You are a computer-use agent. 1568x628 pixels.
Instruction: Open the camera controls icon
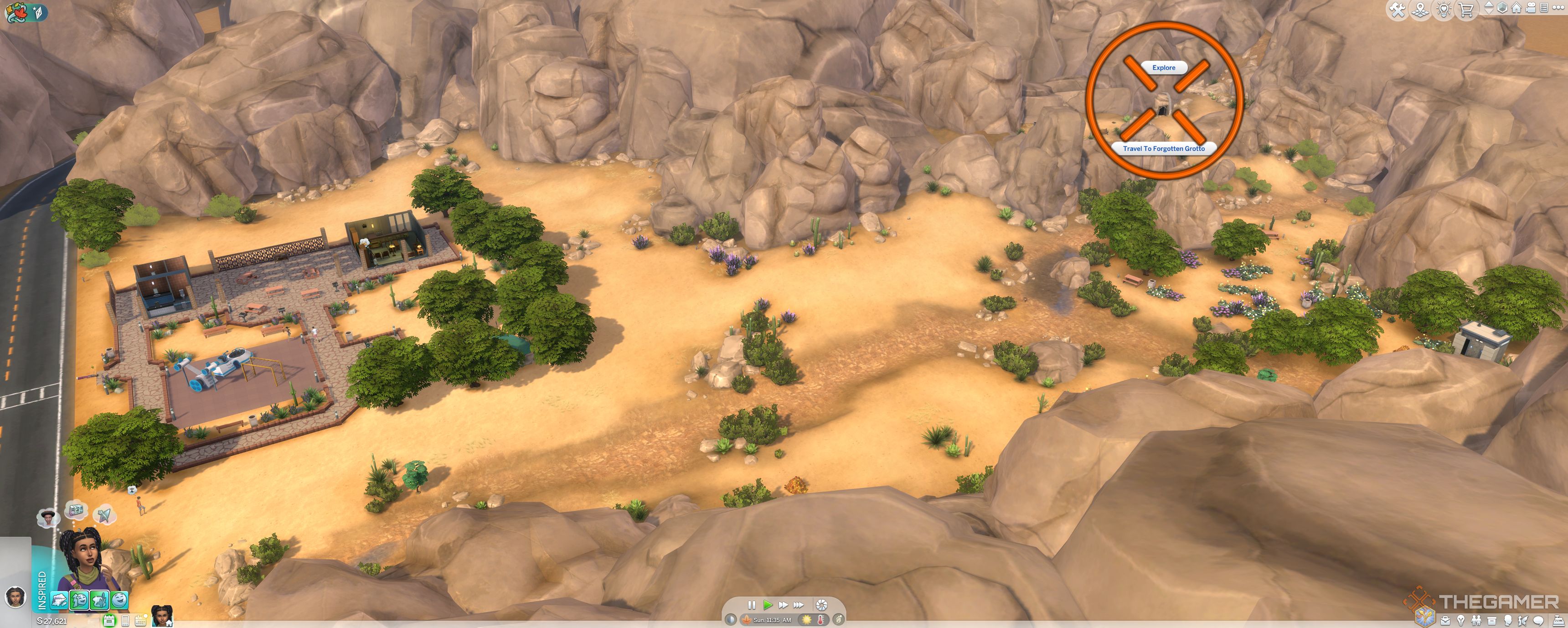[1531, 8]
